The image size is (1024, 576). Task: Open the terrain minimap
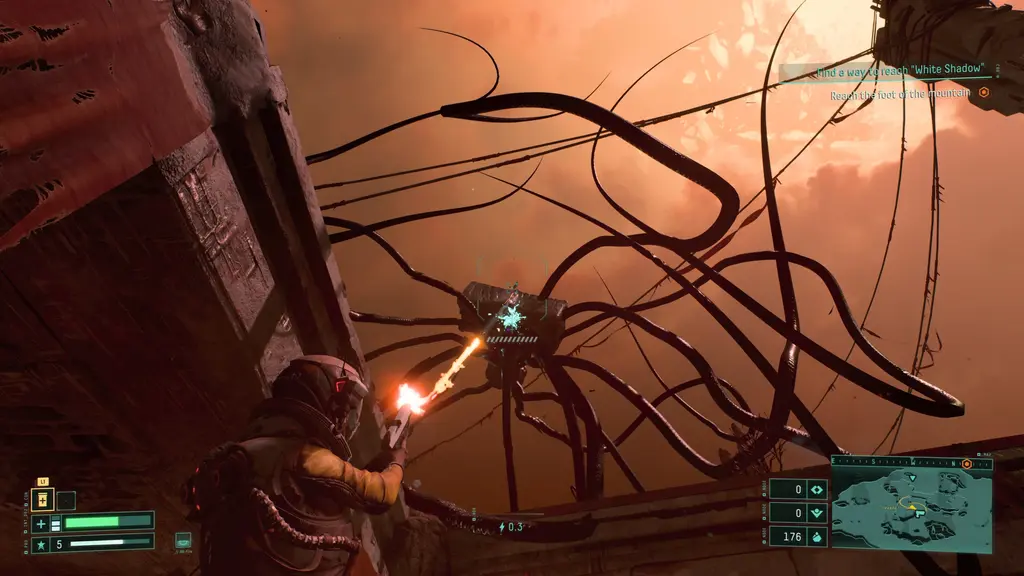[911, 509]
